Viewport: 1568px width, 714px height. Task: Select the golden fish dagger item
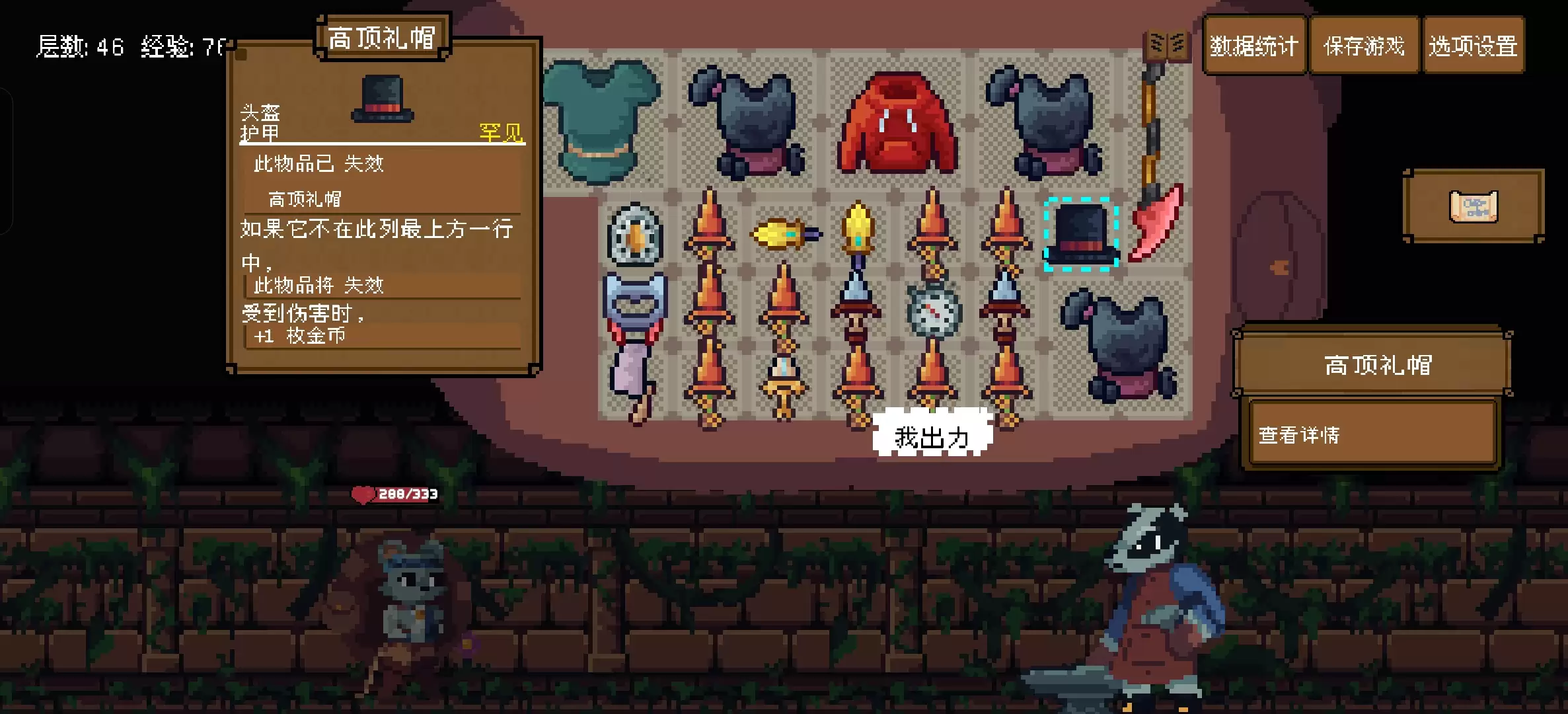pyautogui.click(x=784, y=235)
